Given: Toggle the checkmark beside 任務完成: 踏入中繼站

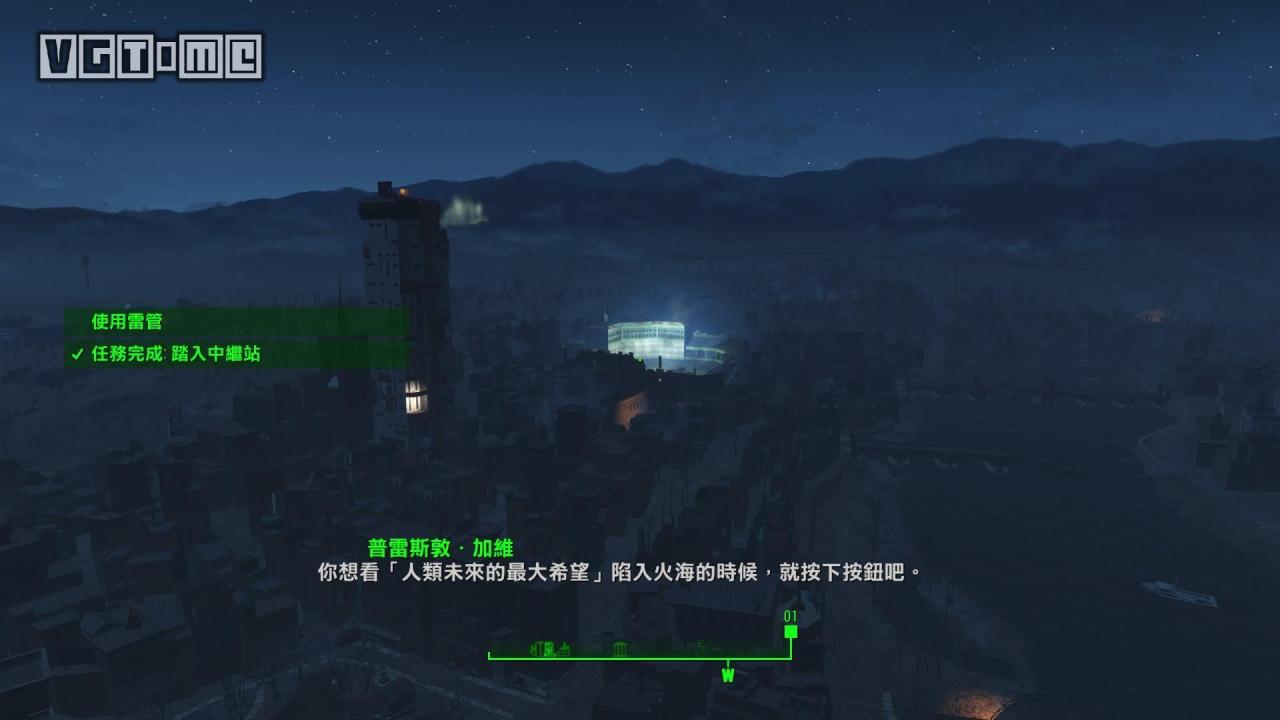Looking at the screenshot, I should (75, 354).
